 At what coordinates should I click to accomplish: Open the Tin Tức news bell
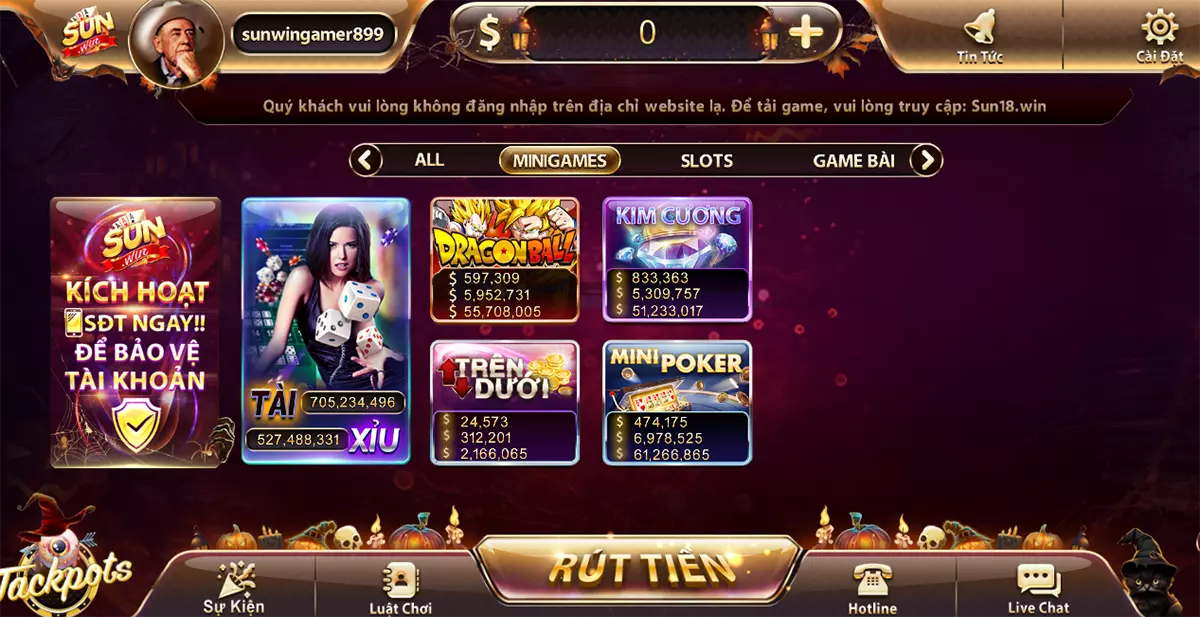pyautogui.click(x=979, y=36)
